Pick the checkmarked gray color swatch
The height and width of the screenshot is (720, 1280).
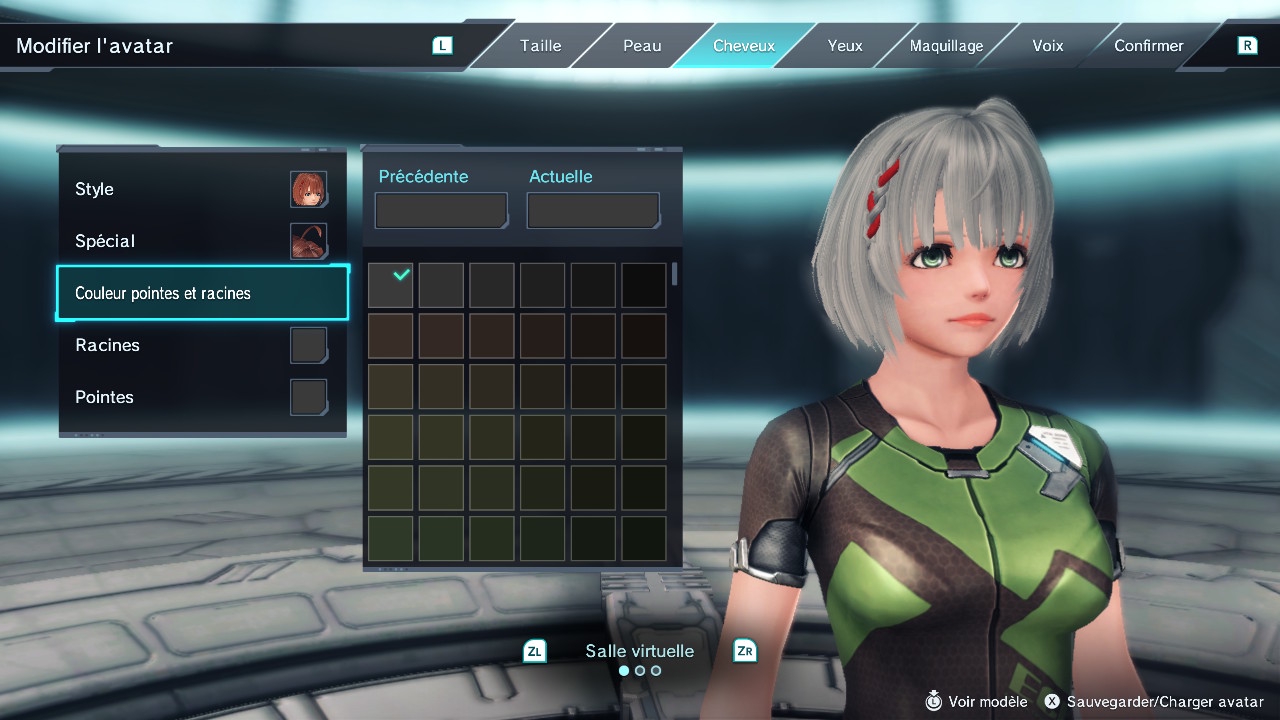(x=390, y=285)
